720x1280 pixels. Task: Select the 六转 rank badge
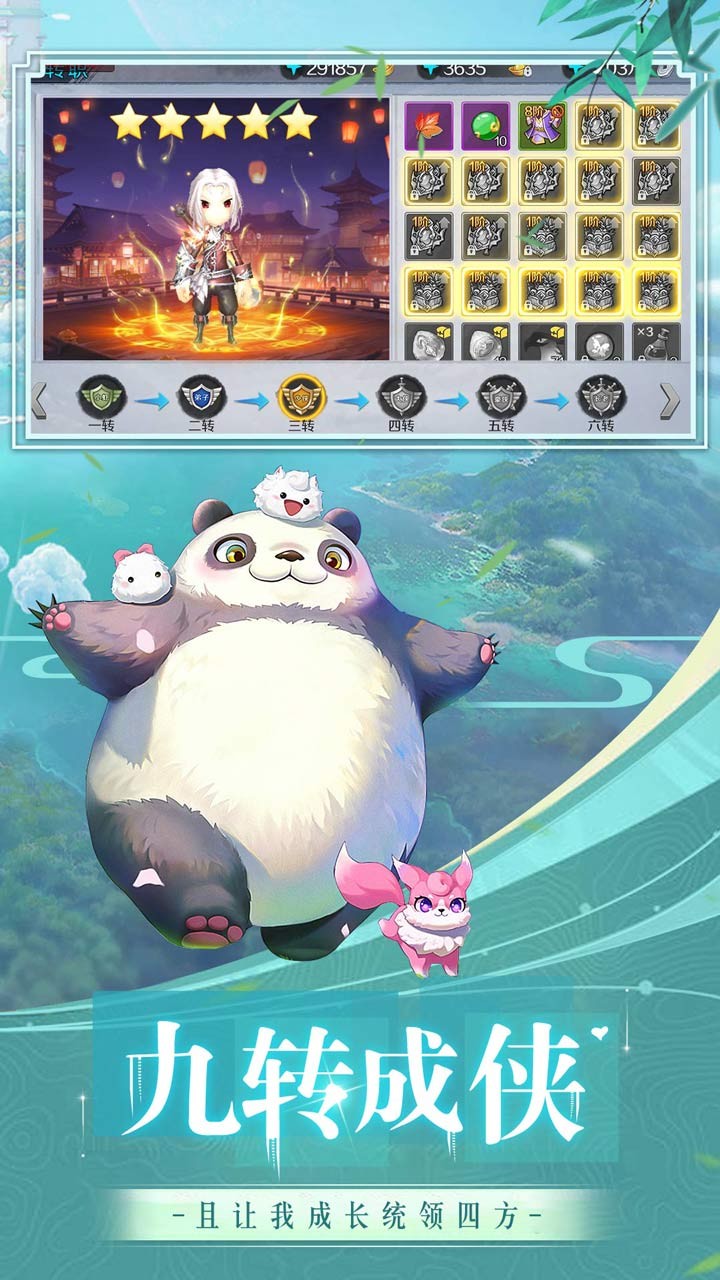pyautogui.click(x=601, y=397)
